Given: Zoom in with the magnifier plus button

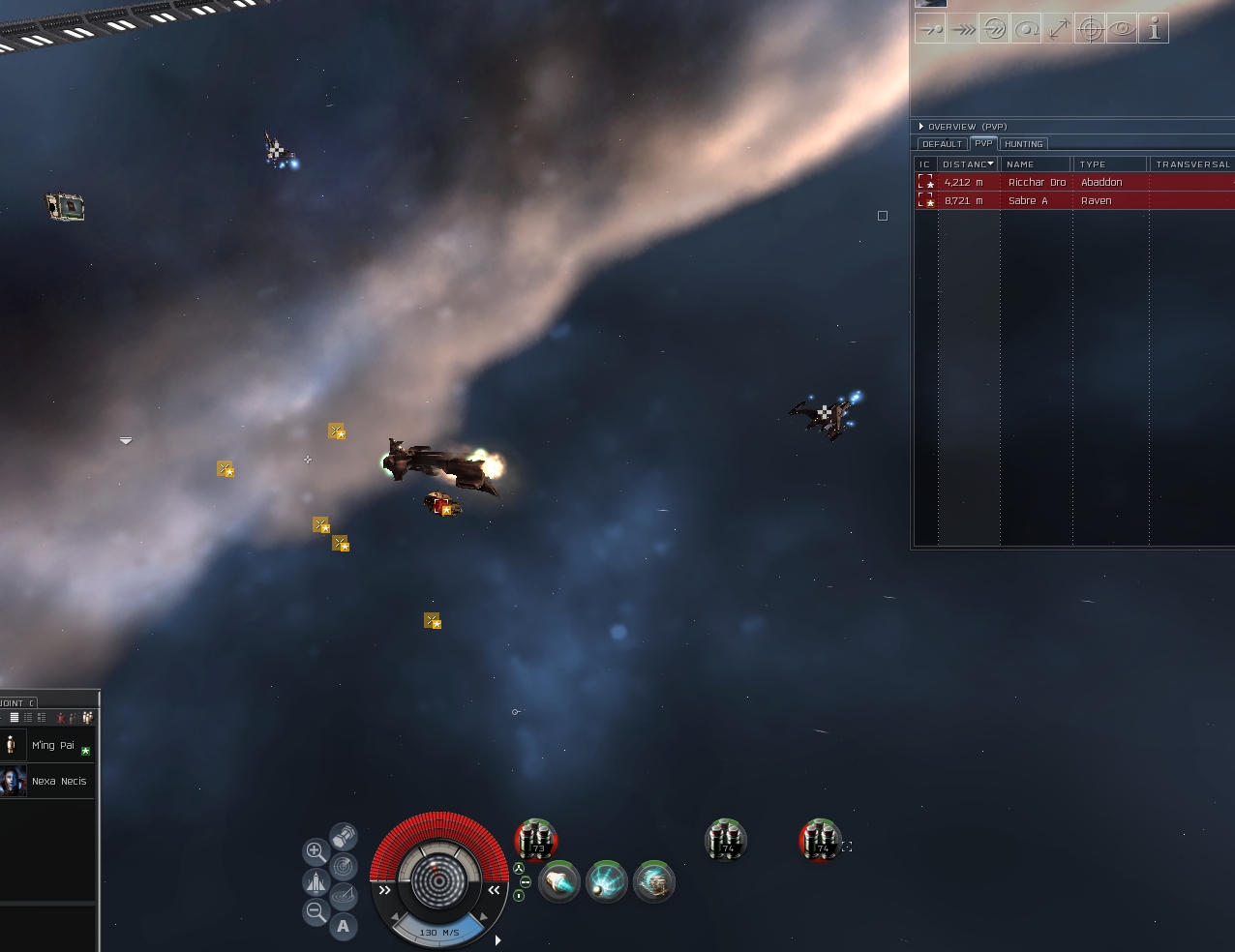Looking at the screenshot, I should (316, 851).
